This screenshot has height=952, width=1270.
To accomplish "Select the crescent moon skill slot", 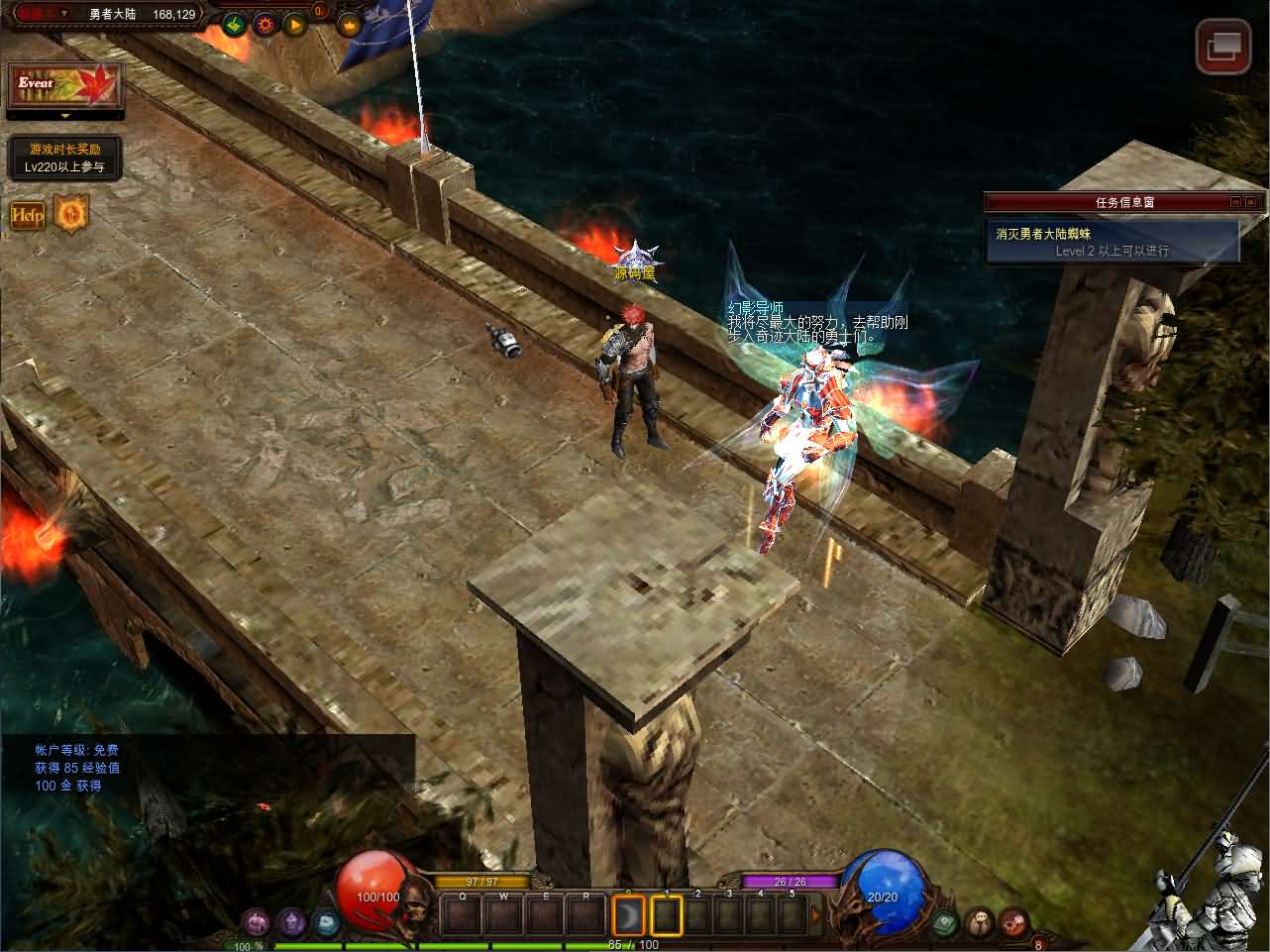I will click(628, 915).
